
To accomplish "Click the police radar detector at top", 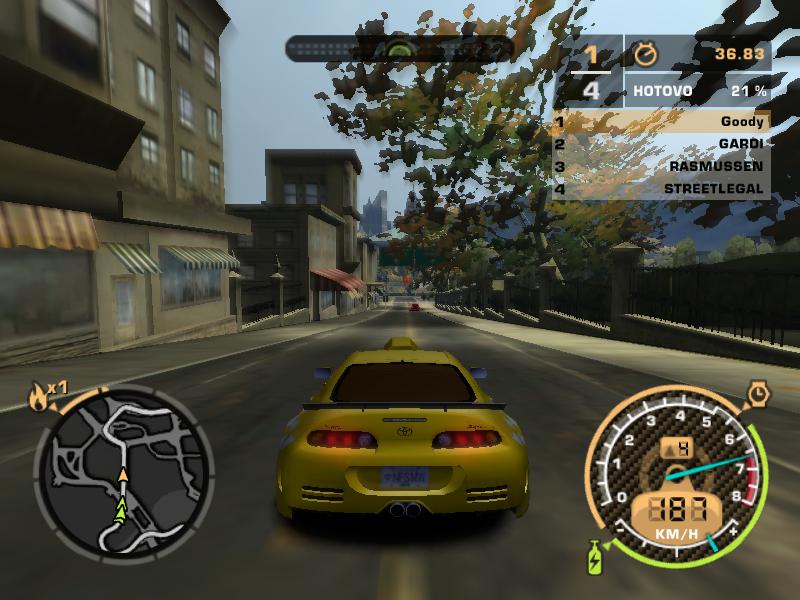I will coord(399,47).
